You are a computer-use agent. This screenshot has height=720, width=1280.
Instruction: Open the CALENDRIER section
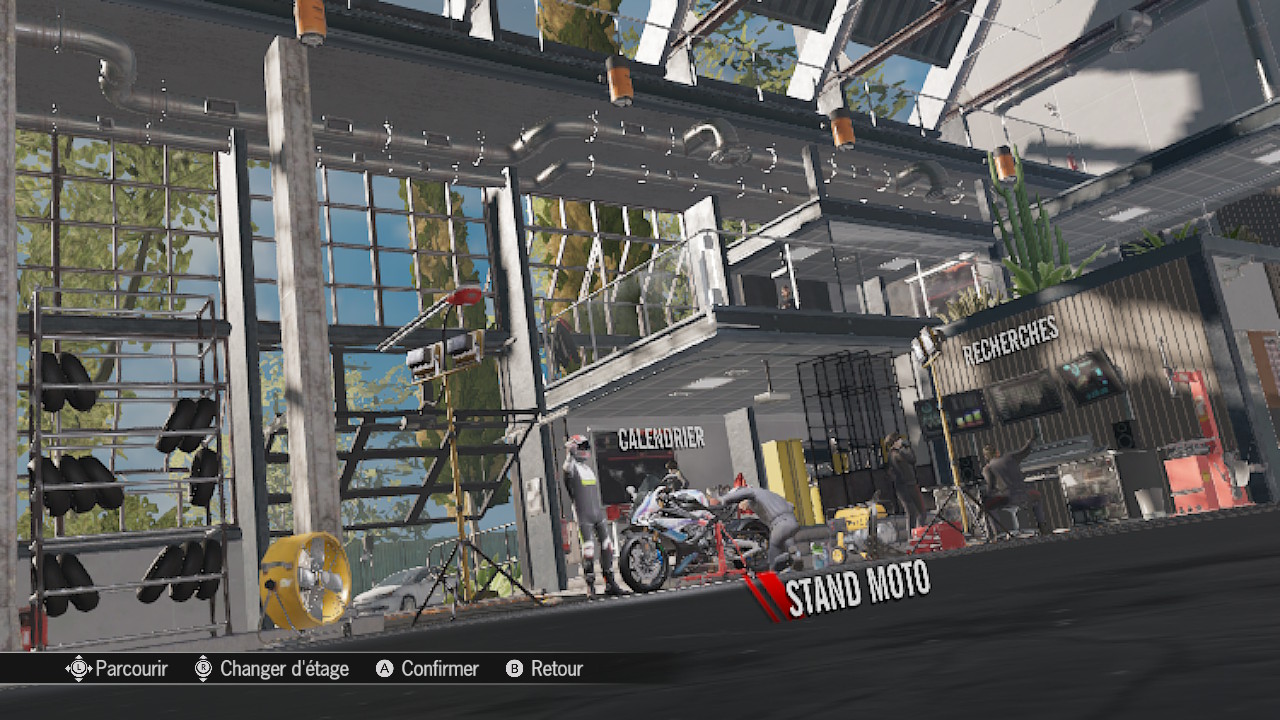coord(661,438)
